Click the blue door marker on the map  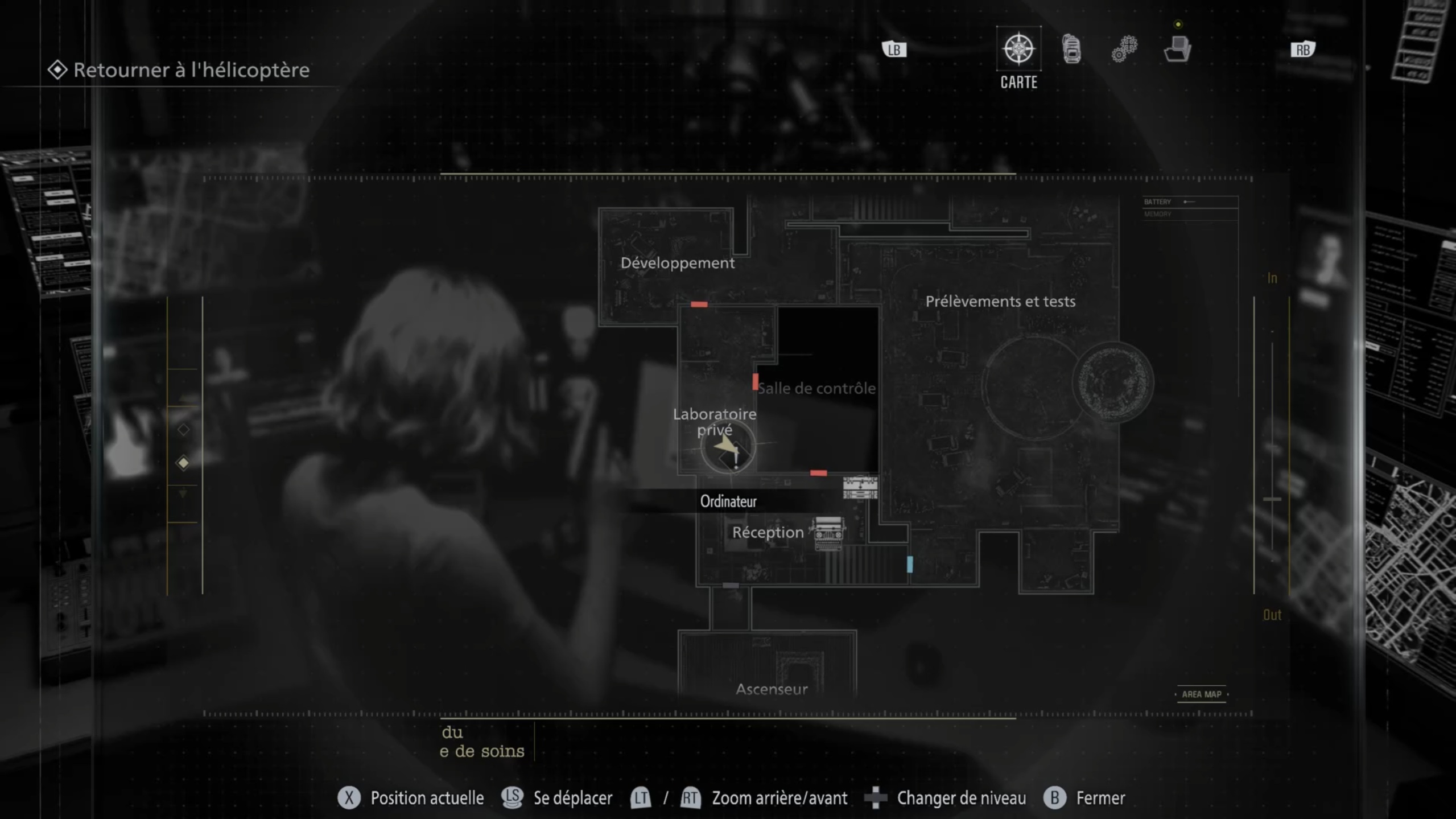pos(910,564)
